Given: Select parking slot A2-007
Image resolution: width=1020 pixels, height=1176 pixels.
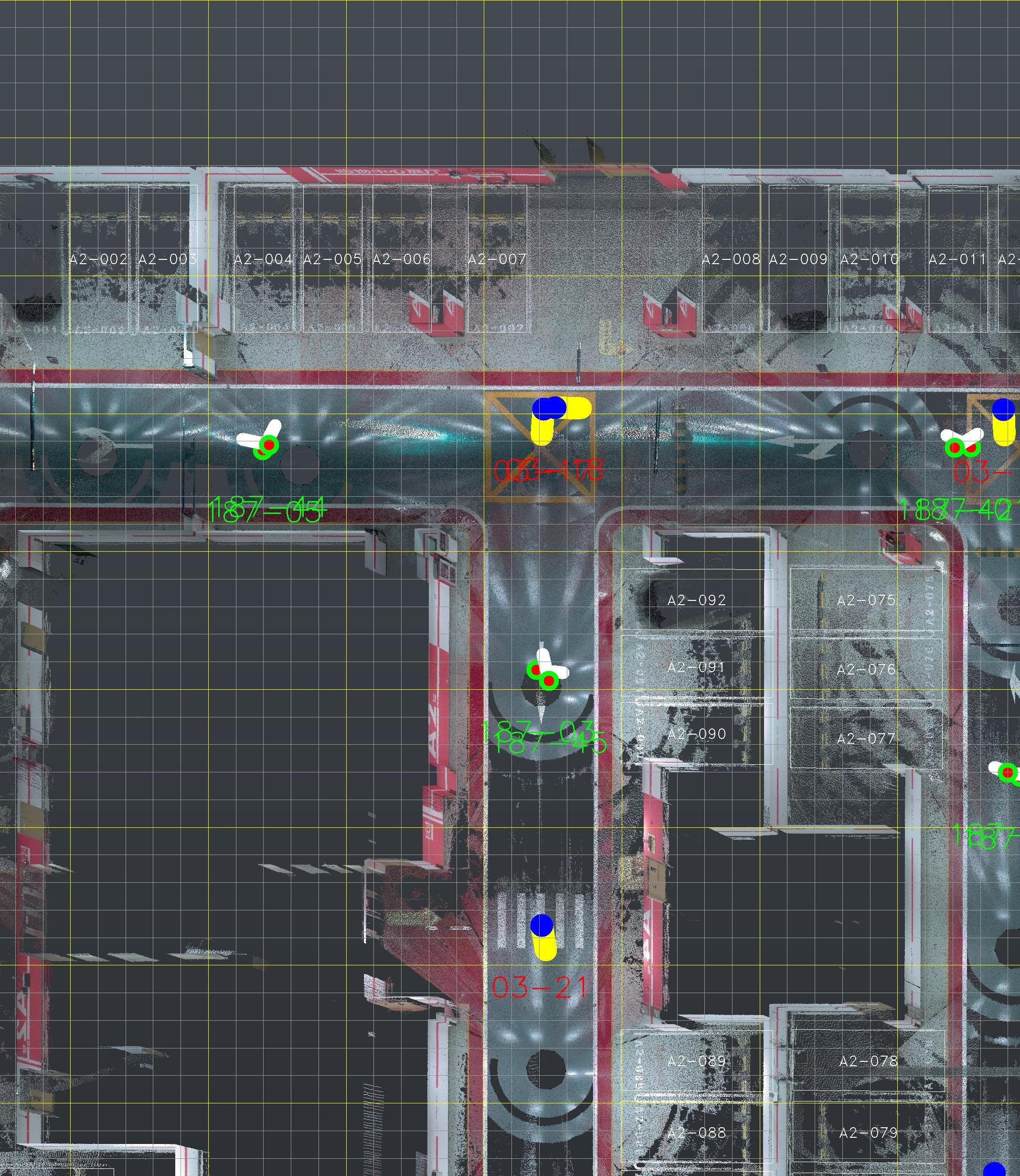Looking at the screenshot, I should [497, 259].
